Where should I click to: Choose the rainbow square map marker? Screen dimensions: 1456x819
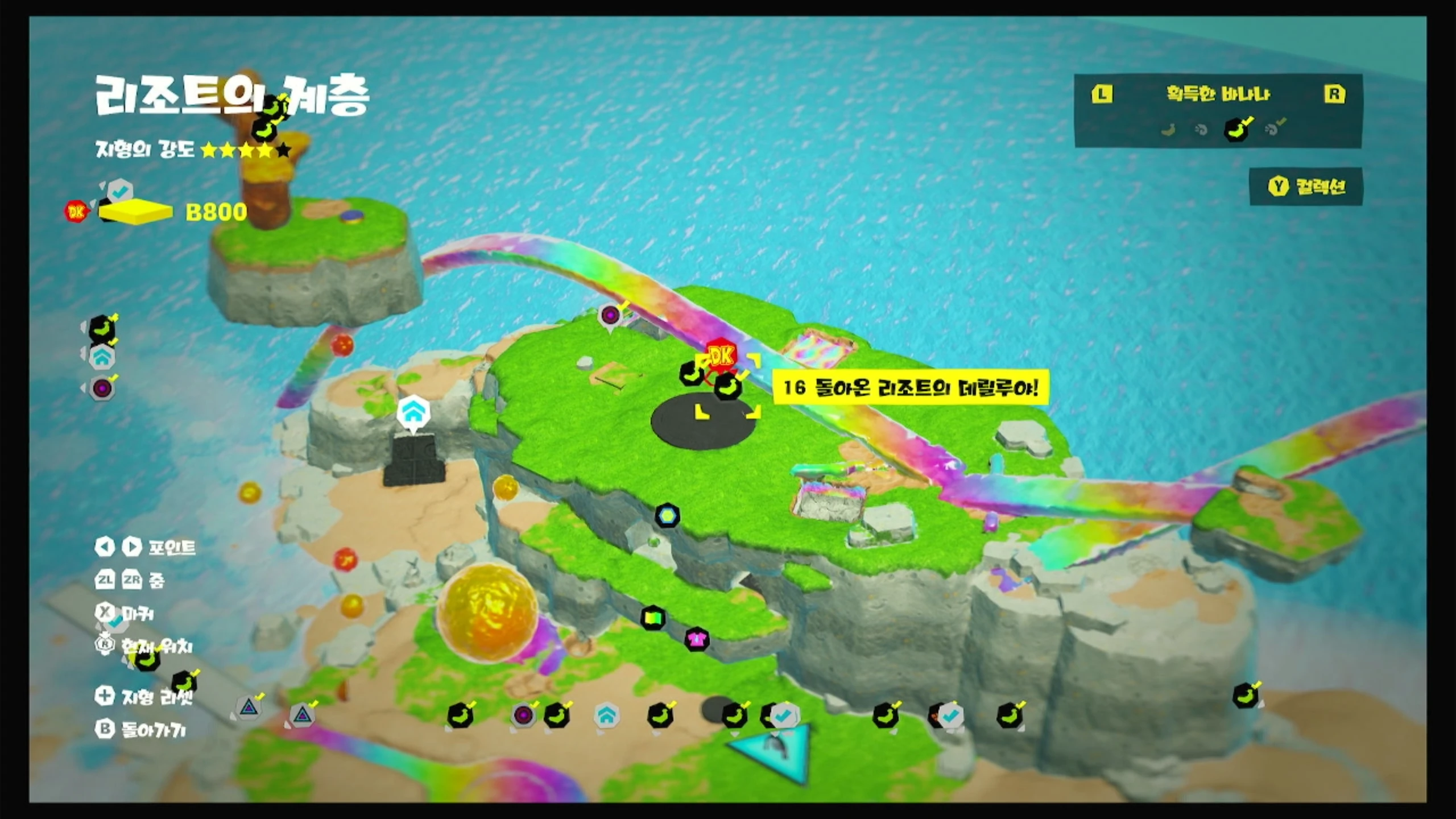click(653, 618)
